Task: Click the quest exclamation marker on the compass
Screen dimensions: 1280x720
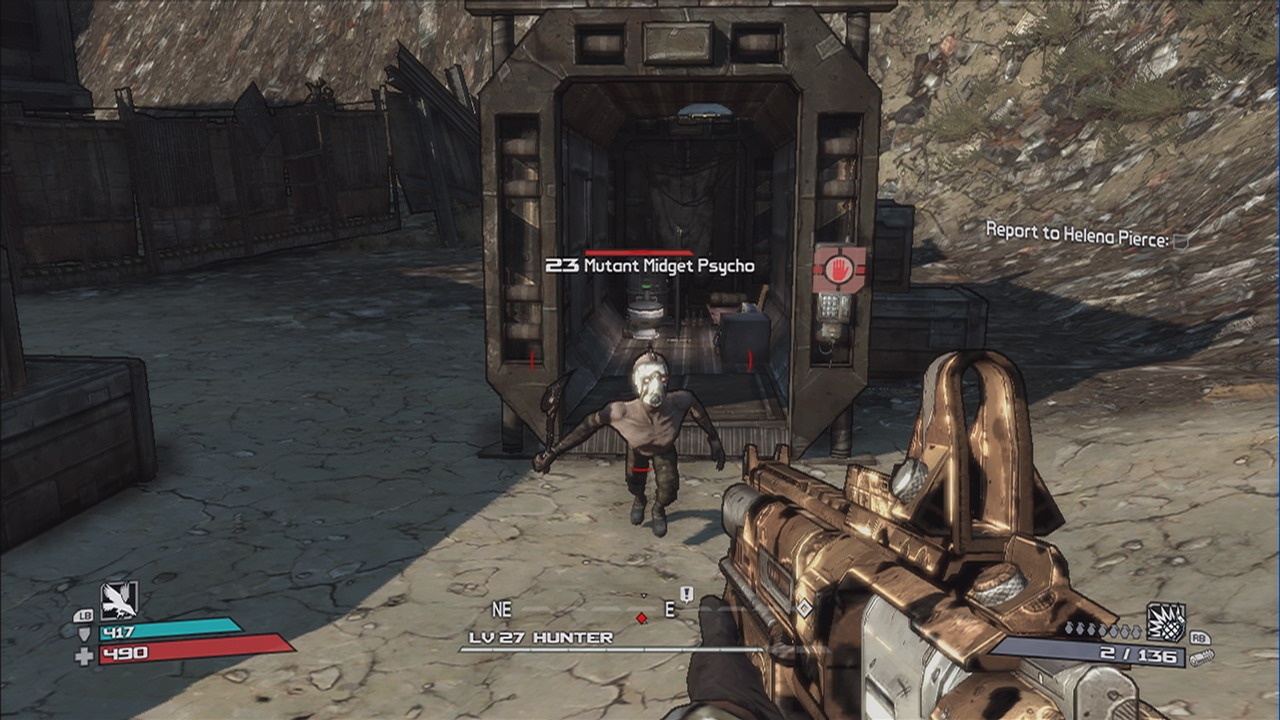Action: (687, 594)
